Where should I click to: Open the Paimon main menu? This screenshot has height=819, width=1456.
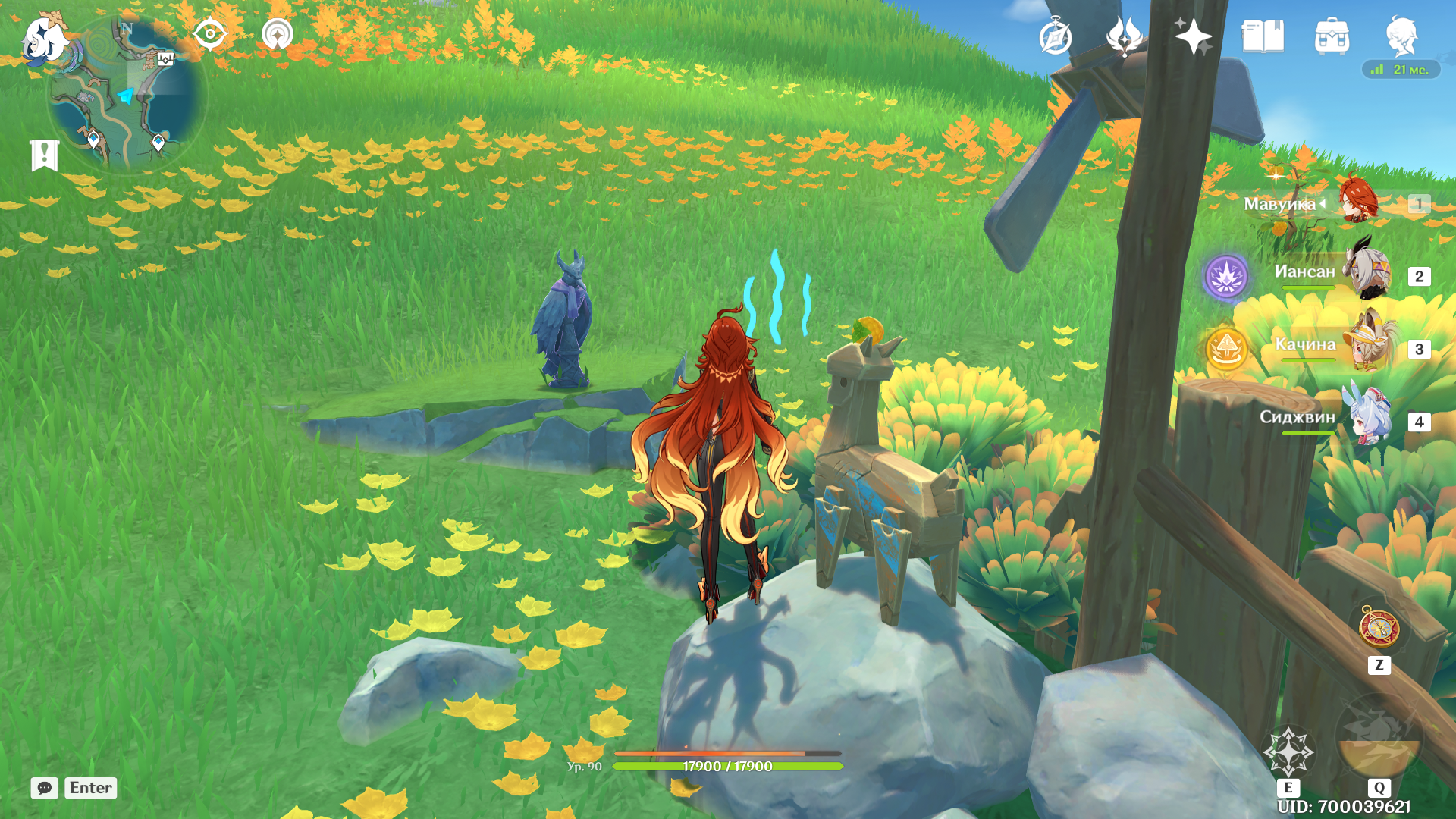[44, 39]
